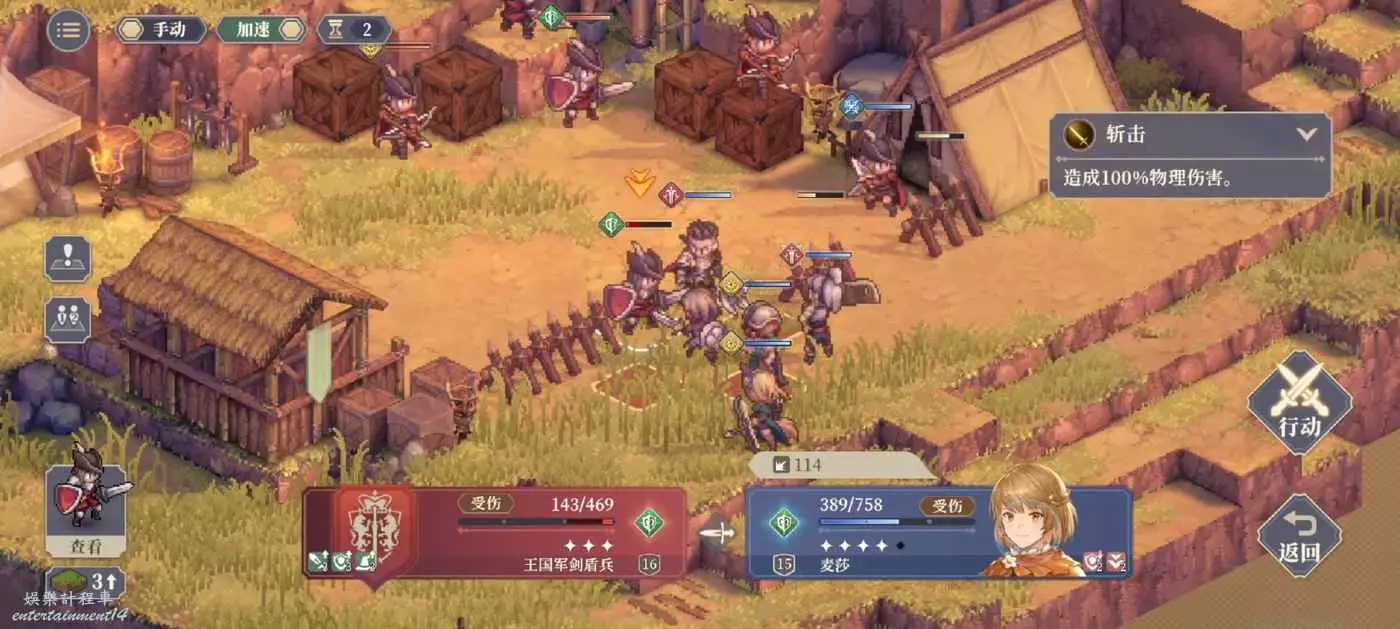This screenshot has height=629, width=1400.
Task: Toggle the 手动 manual mode
Action: [161, 30]
